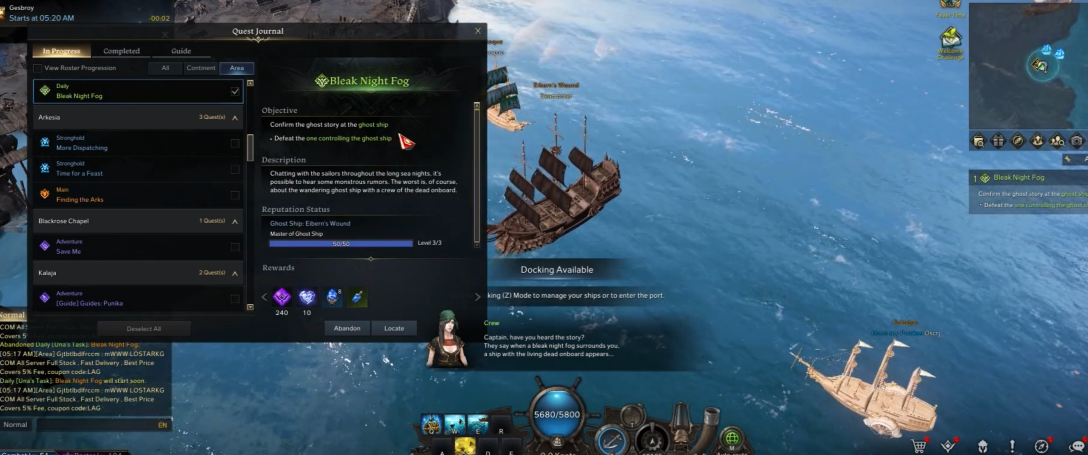Select the More Dispatching stronghold quest
The height and width of the screenshot is (455, 1088).
[110, 143]
